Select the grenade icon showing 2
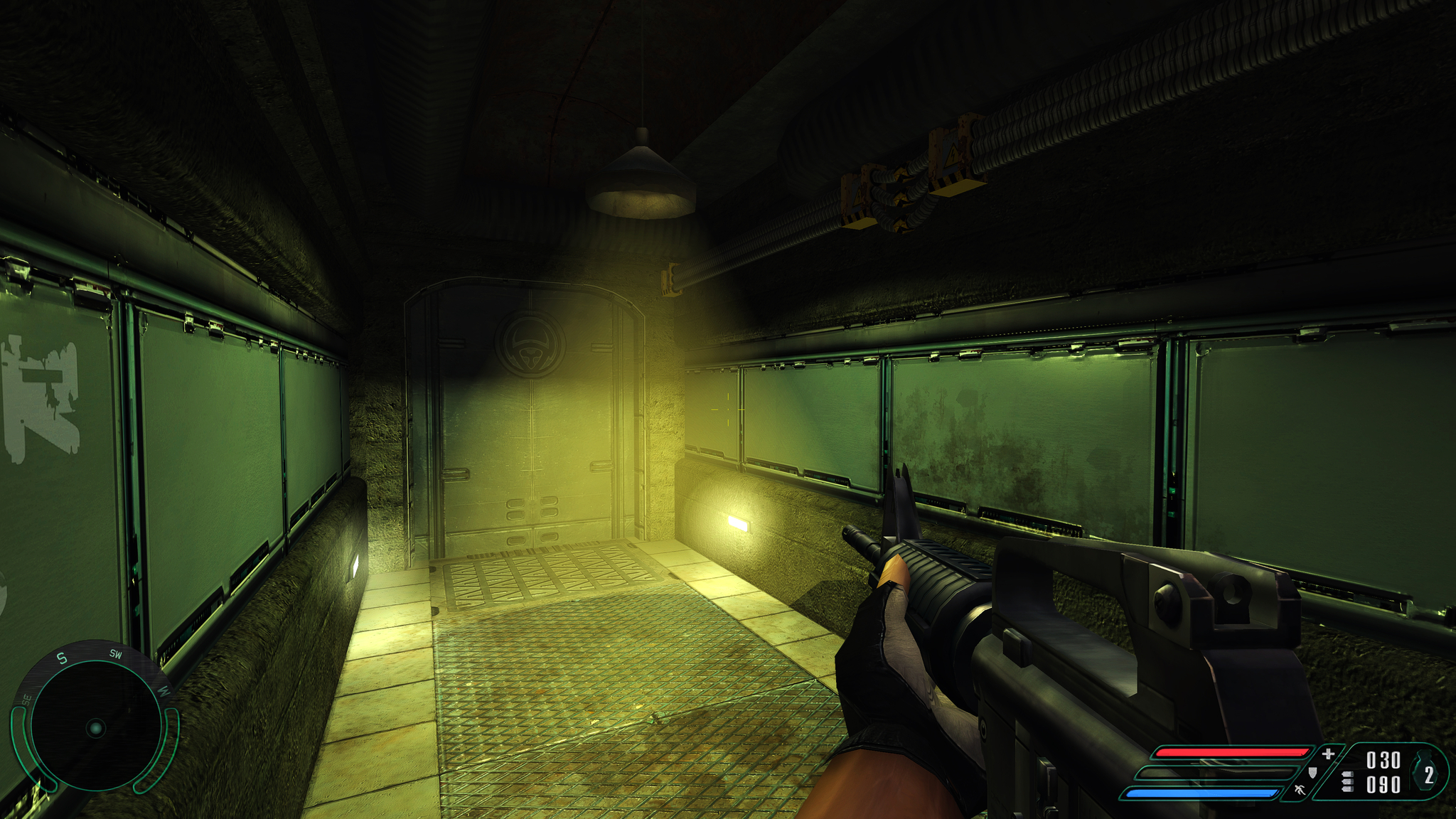The width and height of the screenshot is (1456, 819). pos(1426,773)
